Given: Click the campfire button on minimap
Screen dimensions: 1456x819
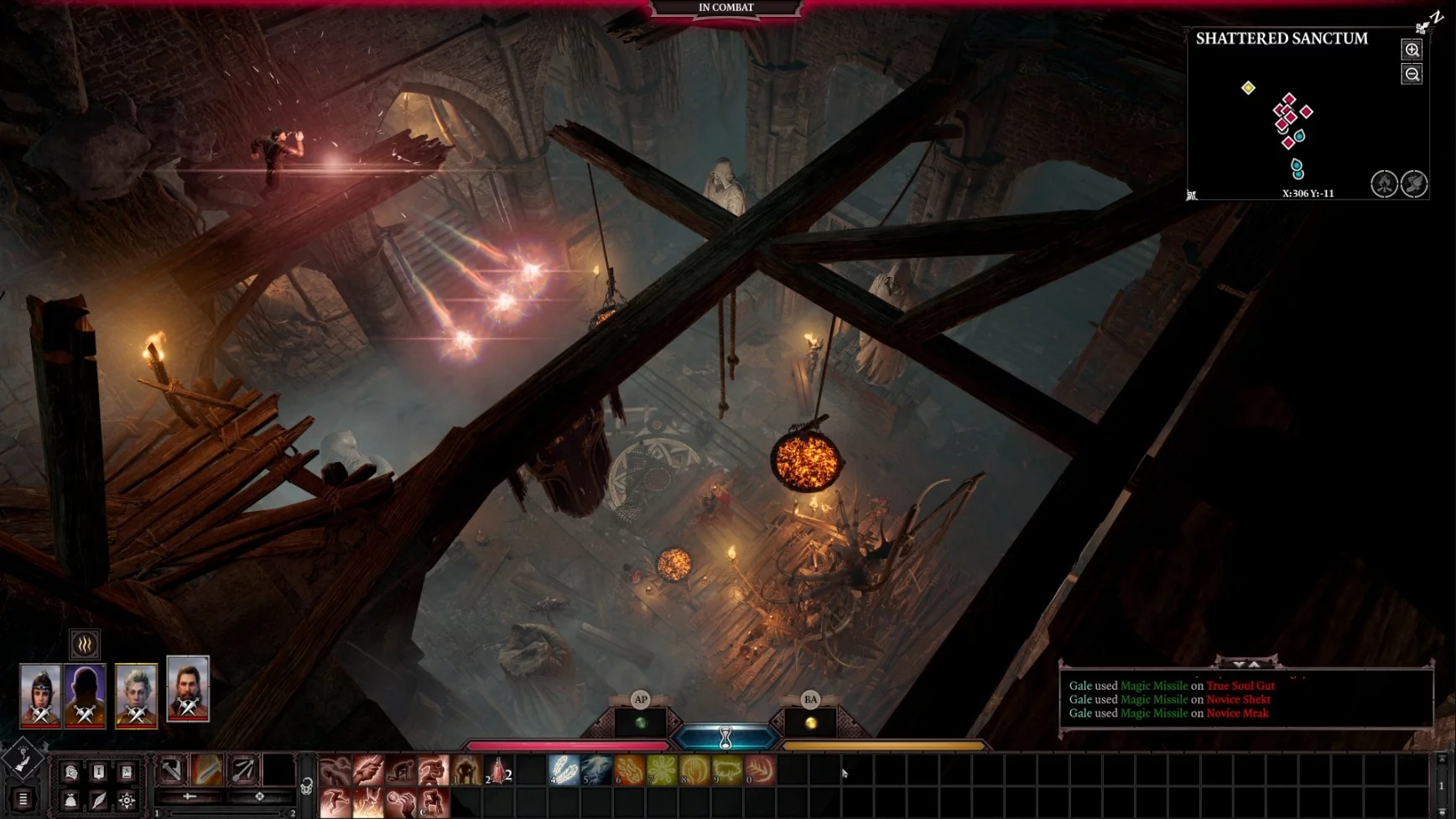Looking at the screenshot, I should 1384,184.
